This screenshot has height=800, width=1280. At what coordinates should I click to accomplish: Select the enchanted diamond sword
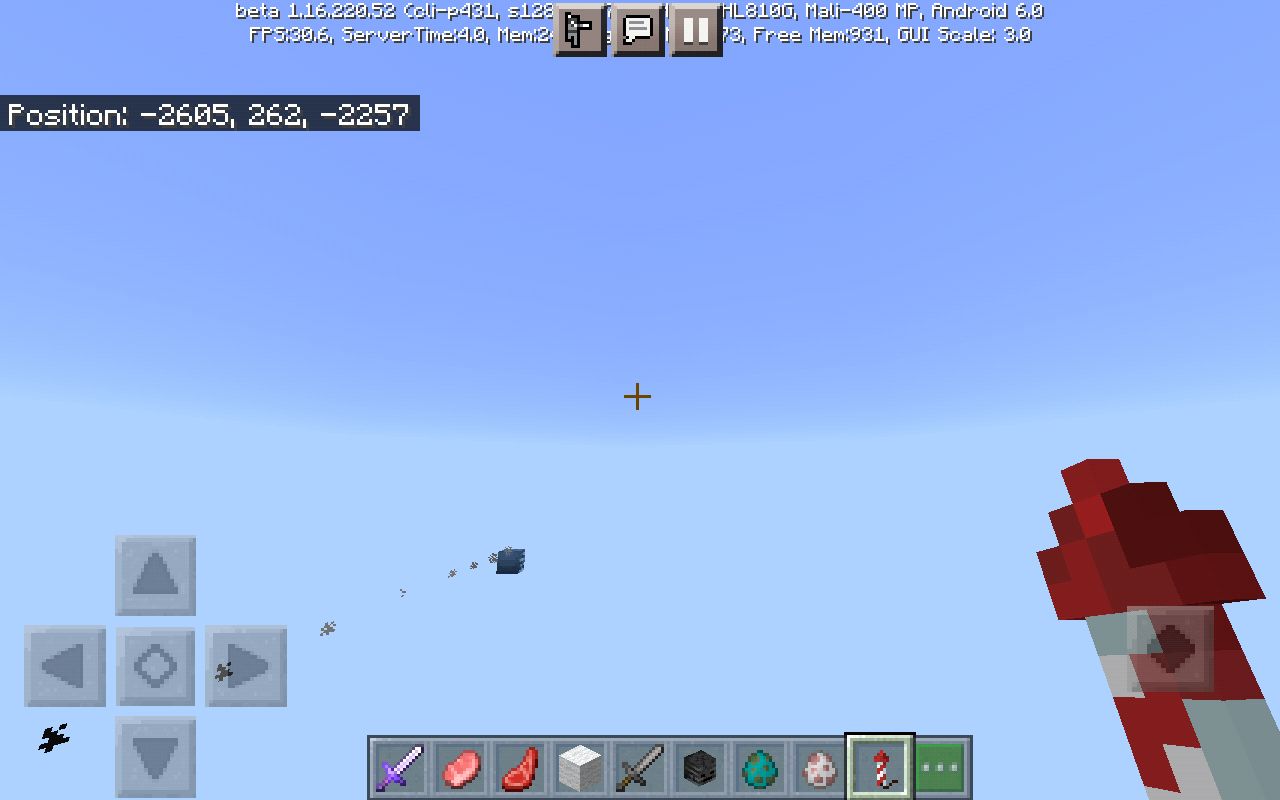pyautogui.click(x=398, y=768)
